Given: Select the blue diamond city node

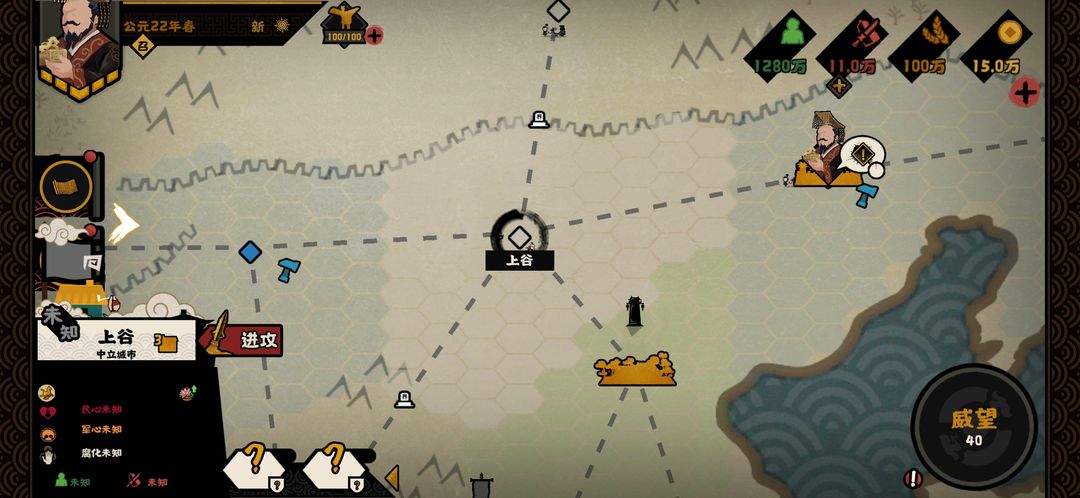Looking at the screenshot, I should click(250, 252).
